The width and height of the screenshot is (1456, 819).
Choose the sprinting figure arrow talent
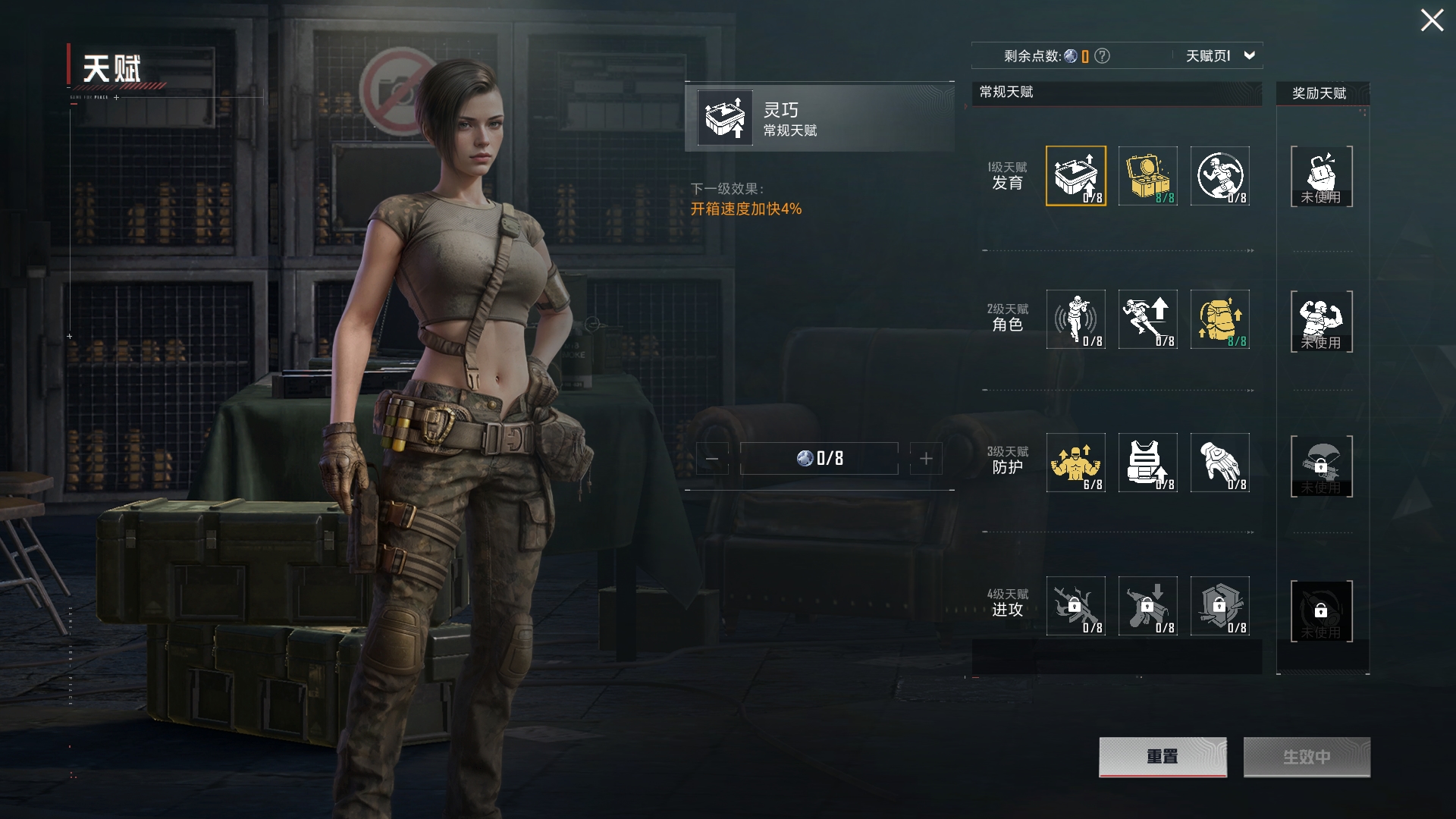click(1147, 319)
